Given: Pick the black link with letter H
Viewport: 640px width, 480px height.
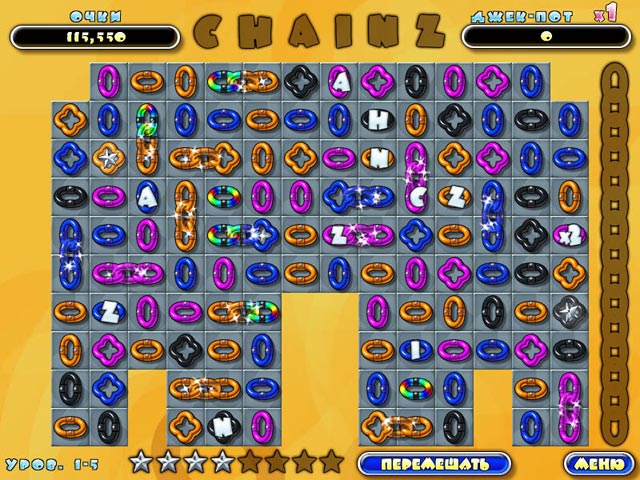Looking at the screenshot, I should (x=379, y=119).
